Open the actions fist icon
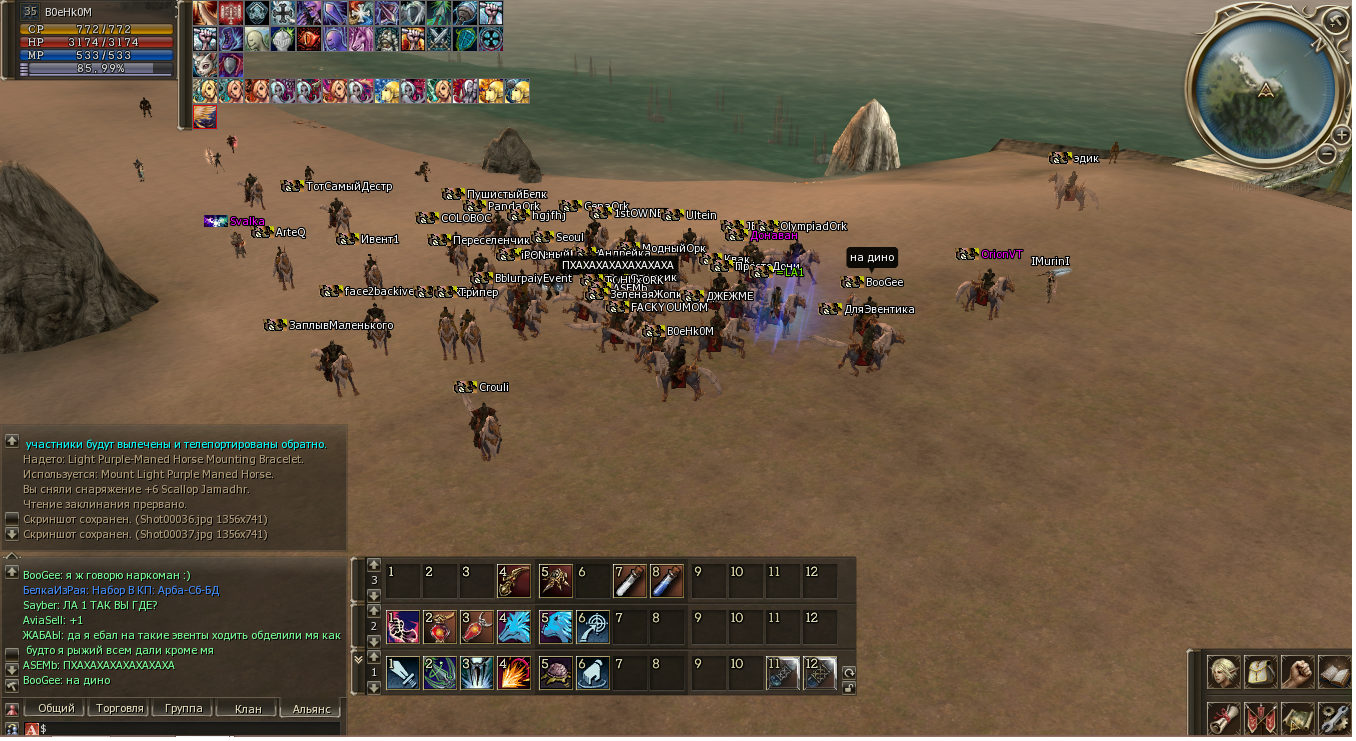 (x=1298, y=673)
